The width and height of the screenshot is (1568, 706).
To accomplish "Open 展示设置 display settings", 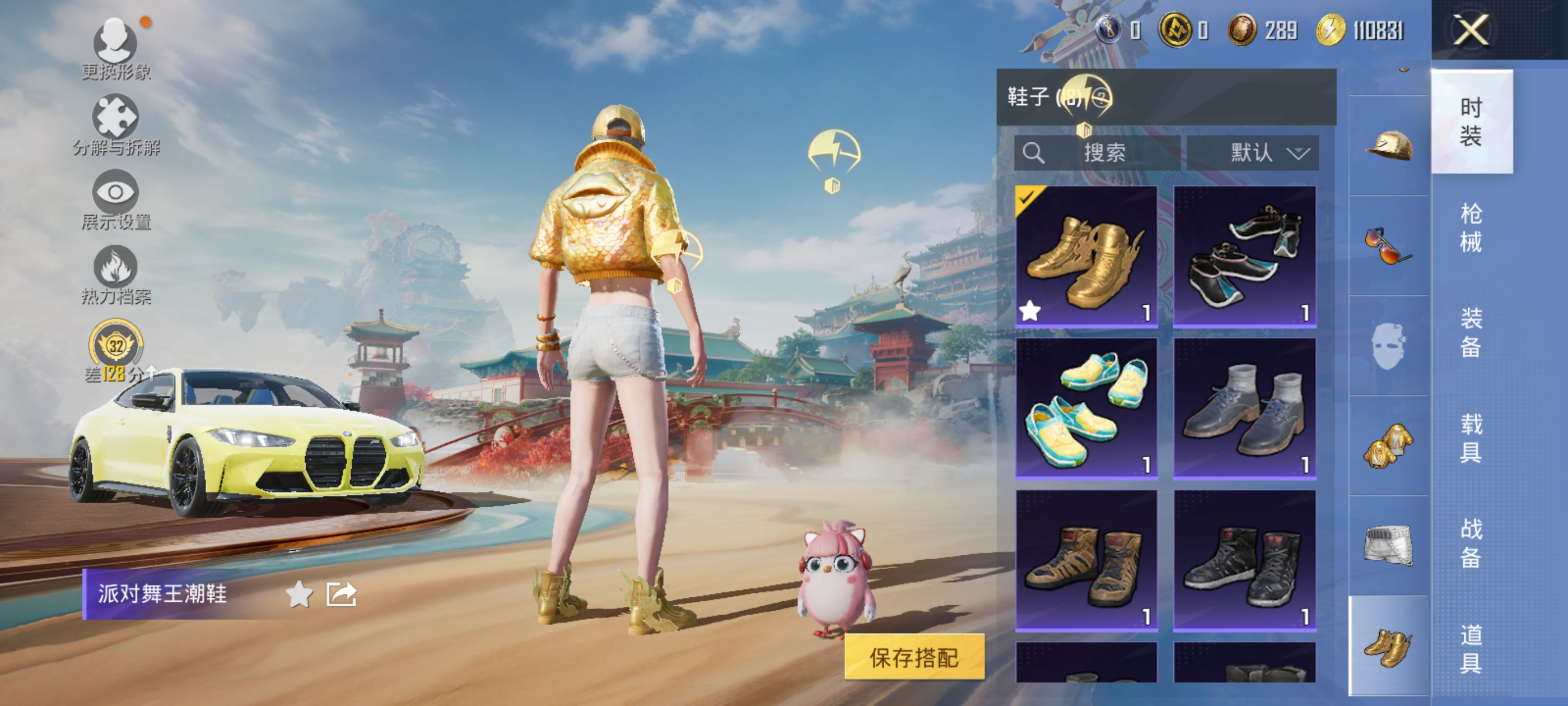I will click(x=116, y=199).
